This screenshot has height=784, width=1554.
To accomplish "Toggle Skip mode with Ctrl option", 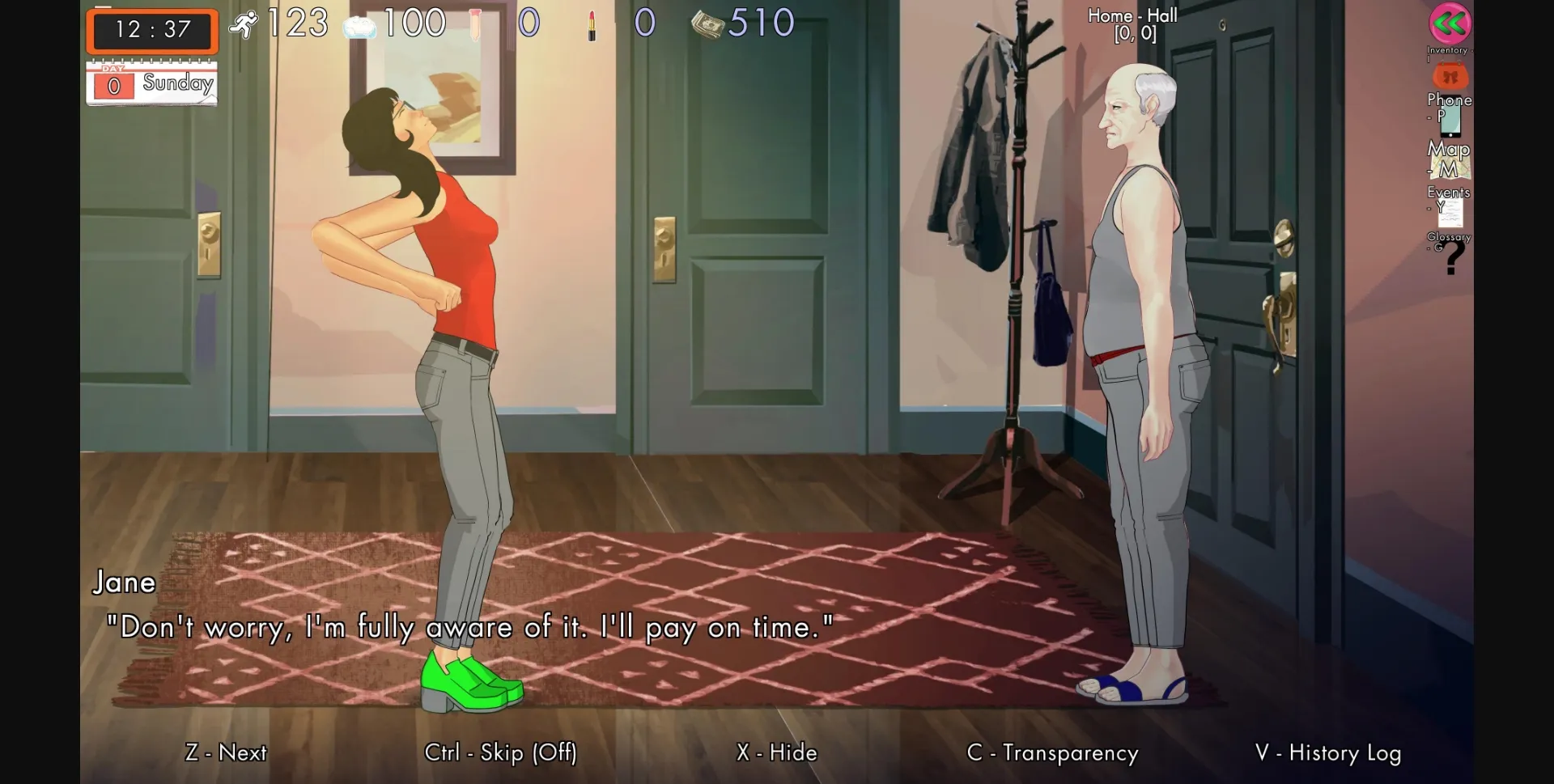I will [x=501, y=752].
